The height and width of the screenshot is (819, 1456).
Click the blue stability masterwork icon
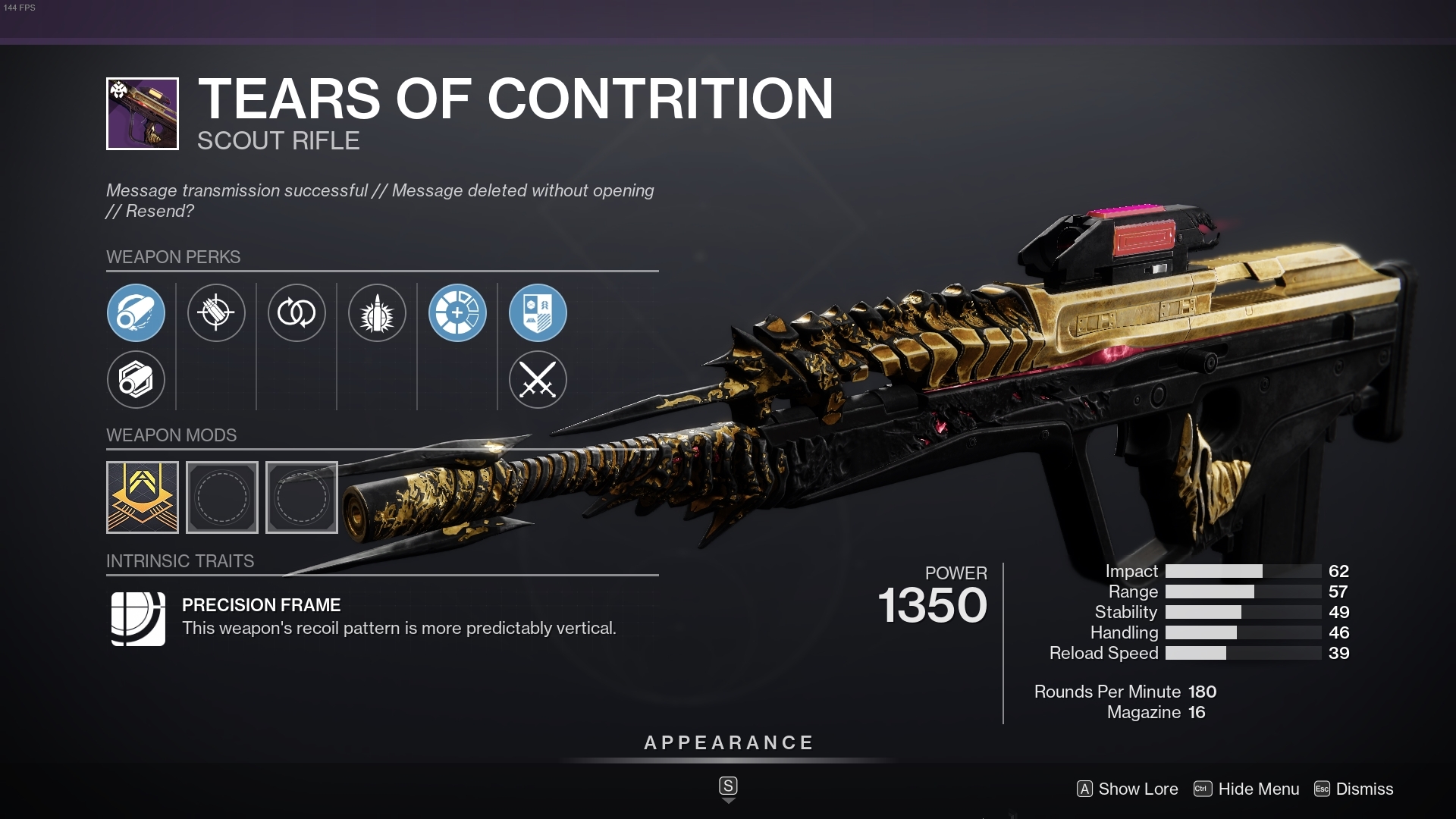click(458, 313)
